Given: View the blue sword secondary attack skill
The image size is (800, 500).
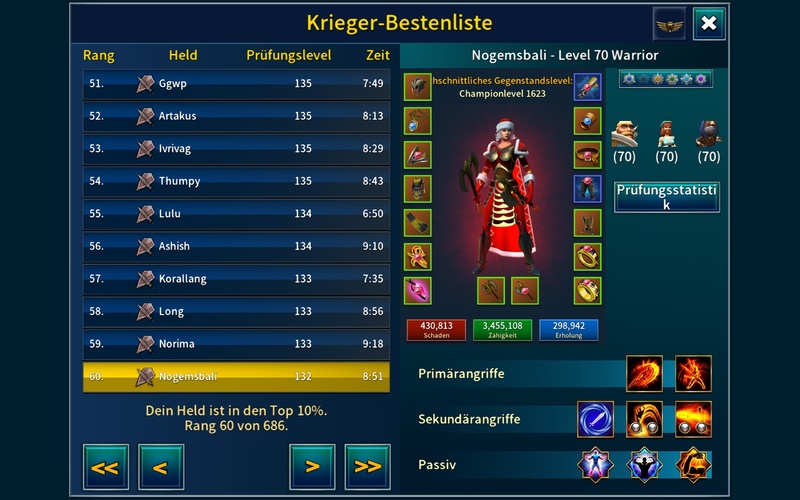Looking at the screenshot, I should (x=595, y=419).
